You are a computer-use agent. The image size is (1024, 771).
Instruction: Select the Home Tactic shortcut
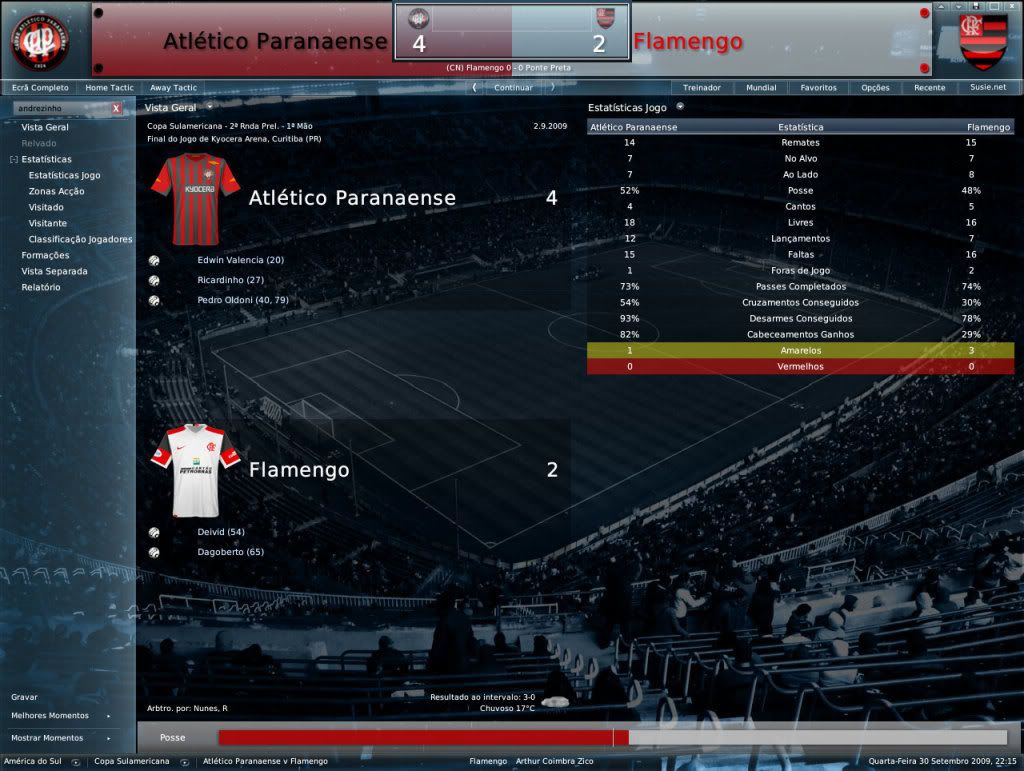click(109, 88)
